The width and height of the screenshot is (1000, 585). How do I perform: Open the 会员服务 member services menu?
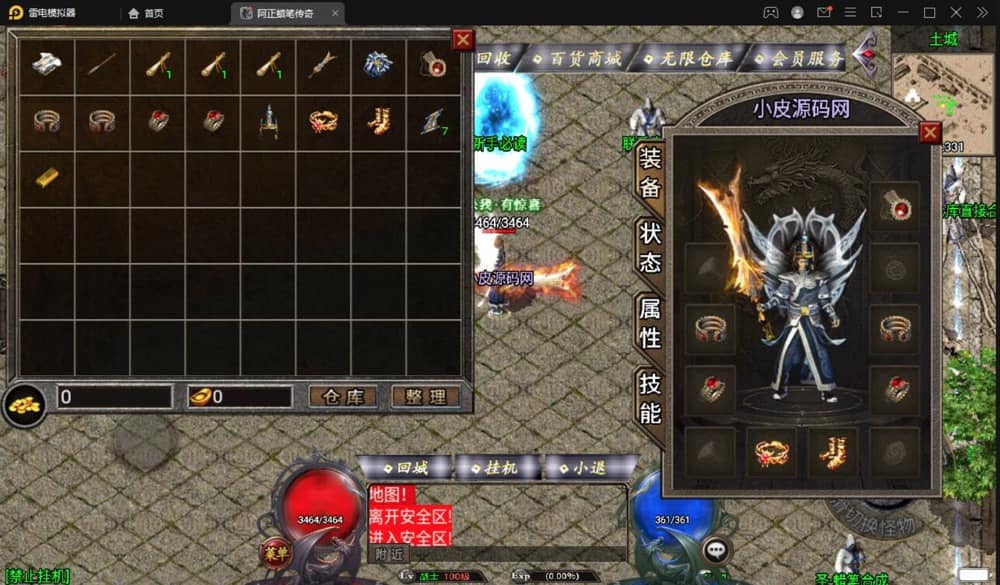[x=800, y=58]
